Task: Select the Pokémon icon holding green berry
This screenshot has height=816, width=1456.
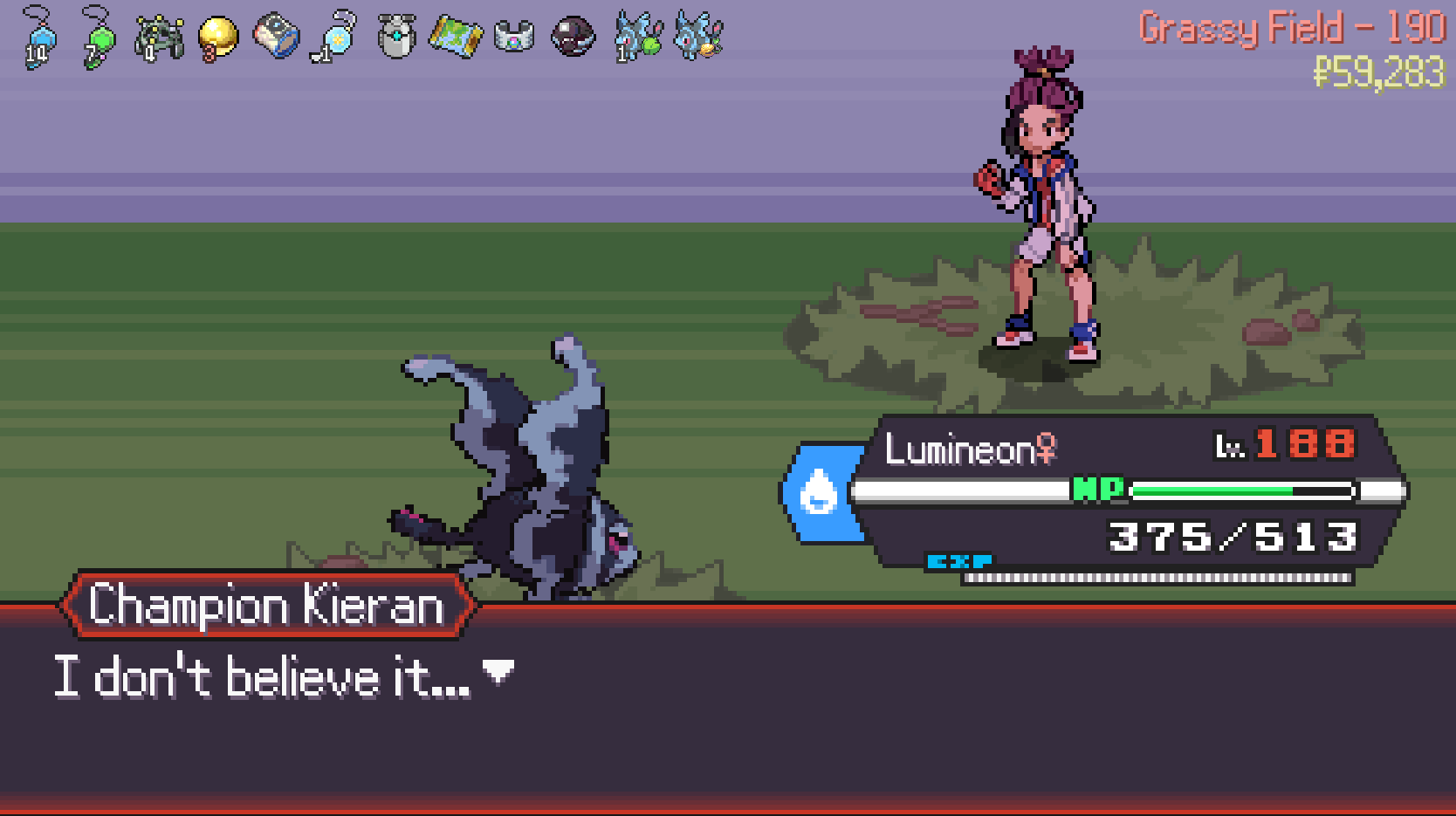Action: [x=639, y=38]
